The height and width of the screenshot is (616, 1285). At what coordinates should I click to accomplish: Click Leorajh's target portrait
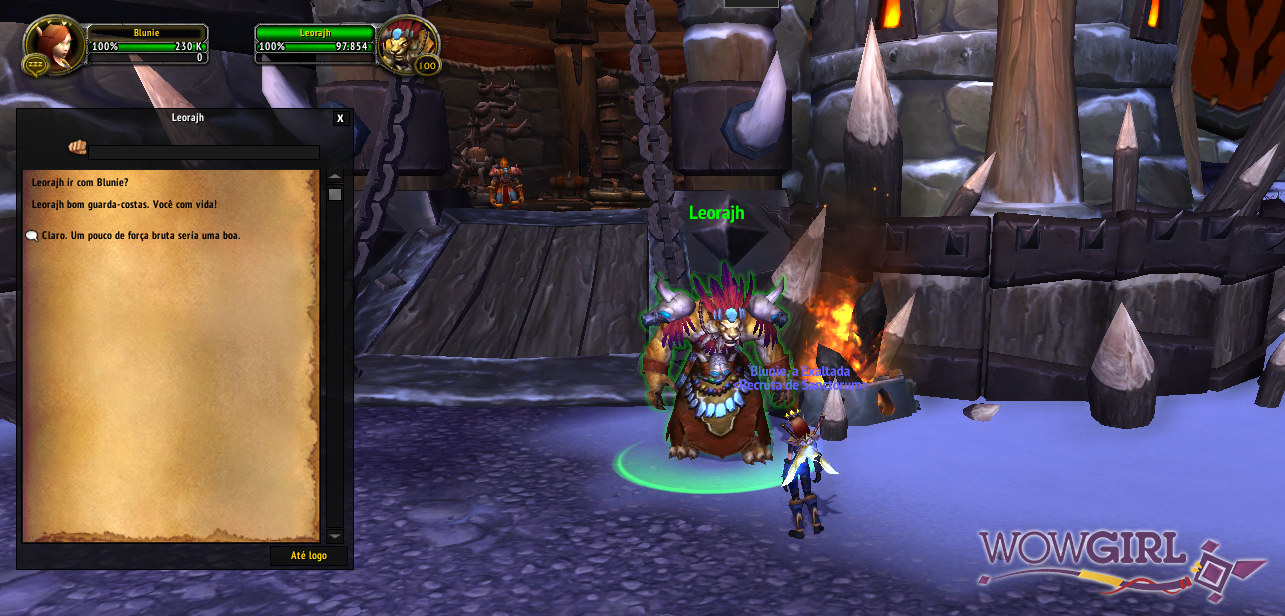(x=408, y=45)
